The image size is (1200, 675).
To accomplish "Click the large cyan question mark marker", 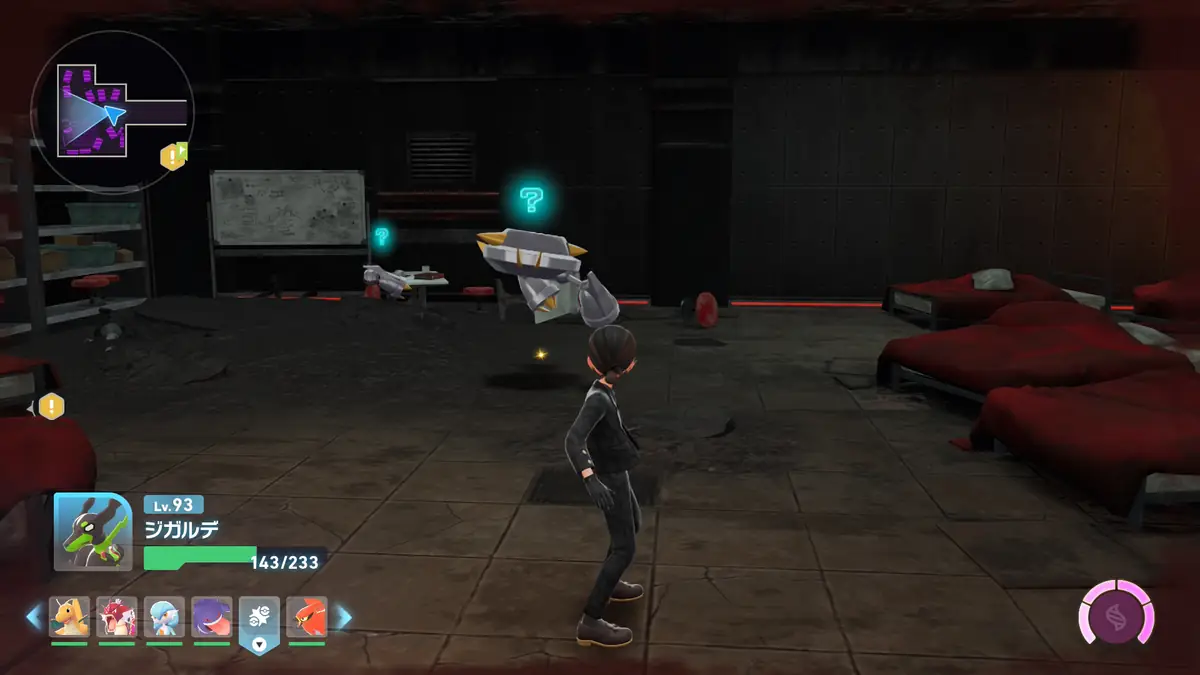I will [x=531, y=200].
